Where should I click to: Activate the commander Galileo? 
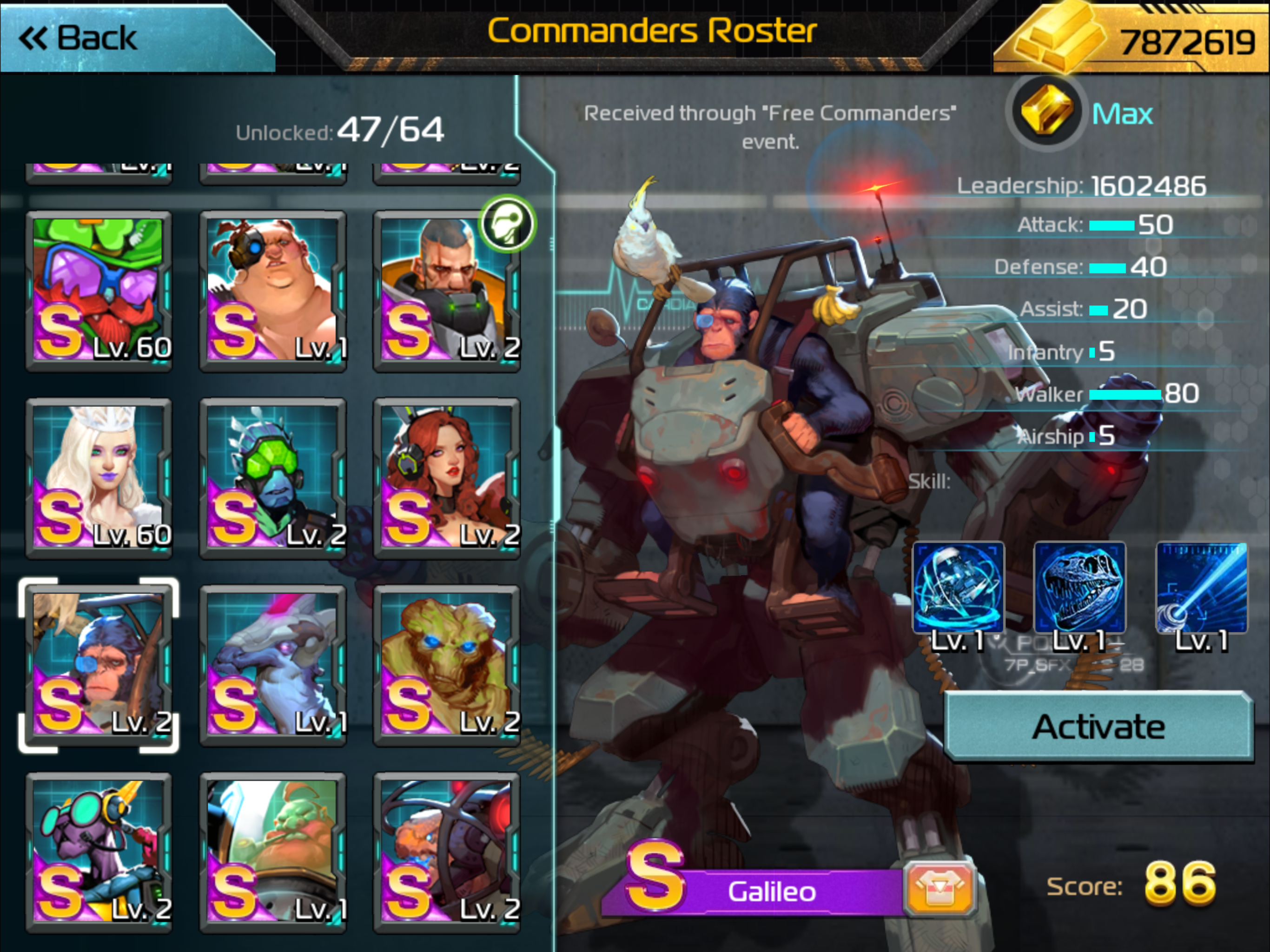1098,727
